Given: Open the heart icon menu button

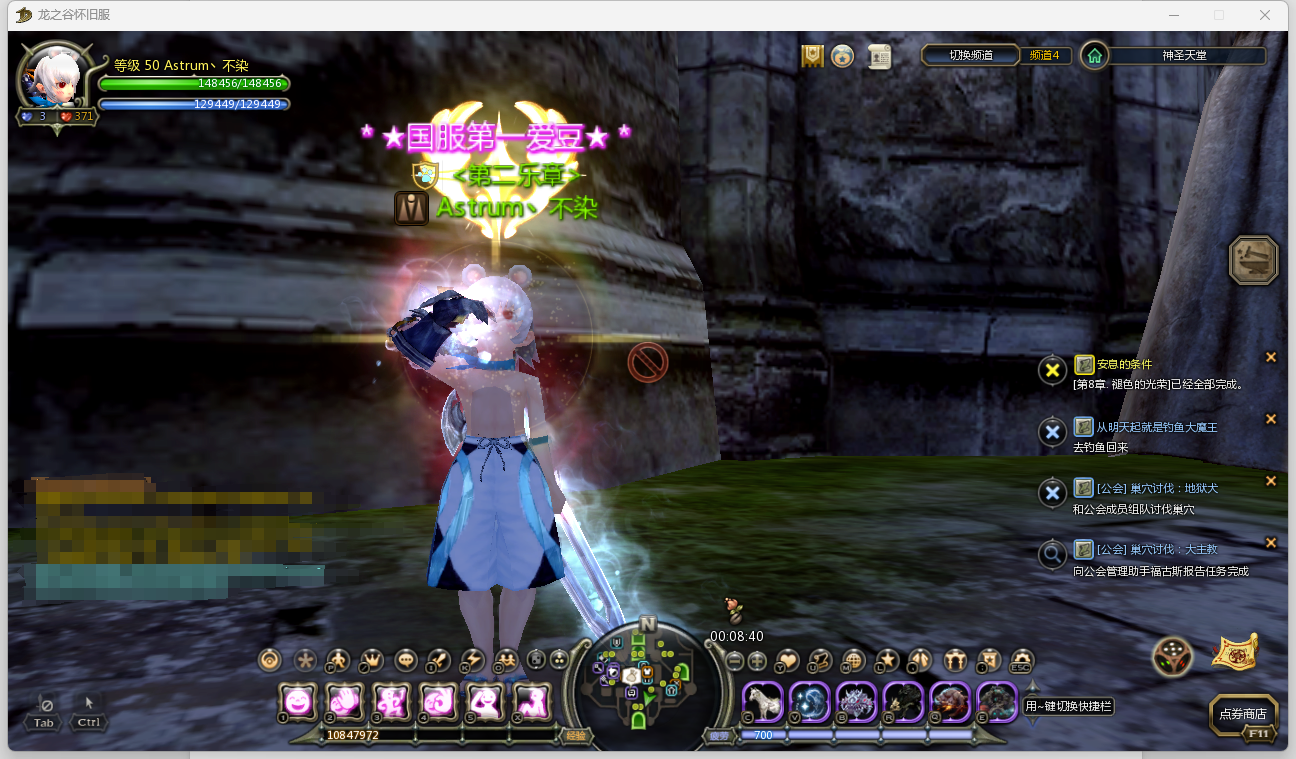Looking at the screenshot, I should [788, 660].
